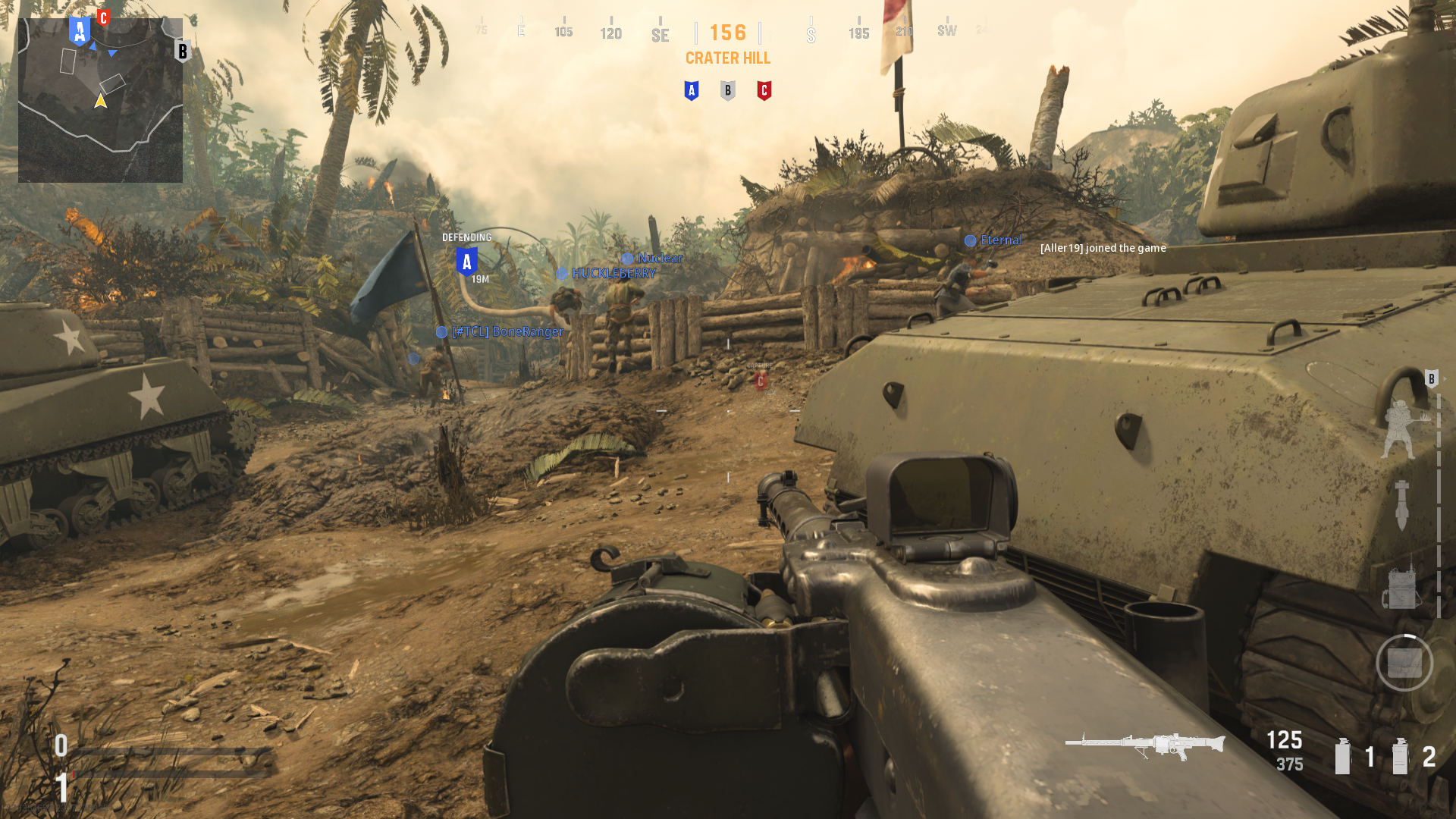Select the Defending A objective marker
The image size is (1456, 819).
tap(466, 262)
